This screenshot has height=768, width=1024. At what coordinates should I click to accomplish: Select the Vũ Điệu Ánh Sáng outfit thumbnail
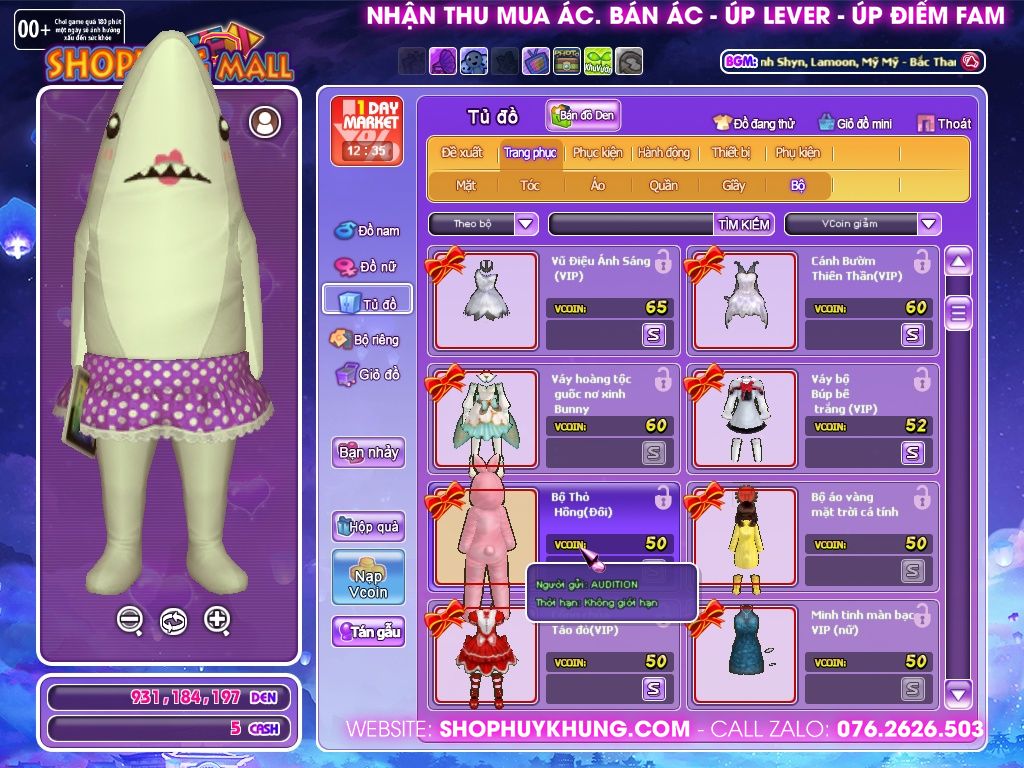coord(485,300)
